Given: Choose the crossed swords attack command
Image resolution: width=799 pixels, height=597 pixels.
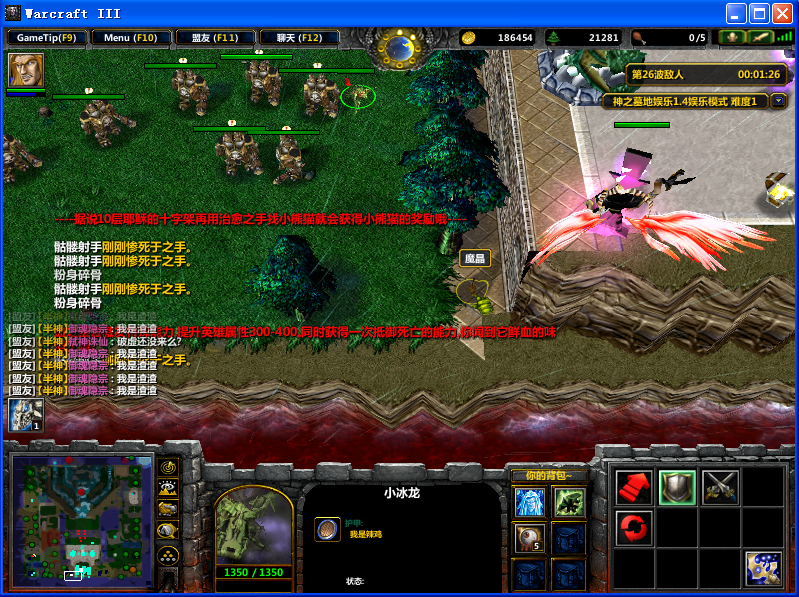Looking at the screenshot, I should point(720,487).
